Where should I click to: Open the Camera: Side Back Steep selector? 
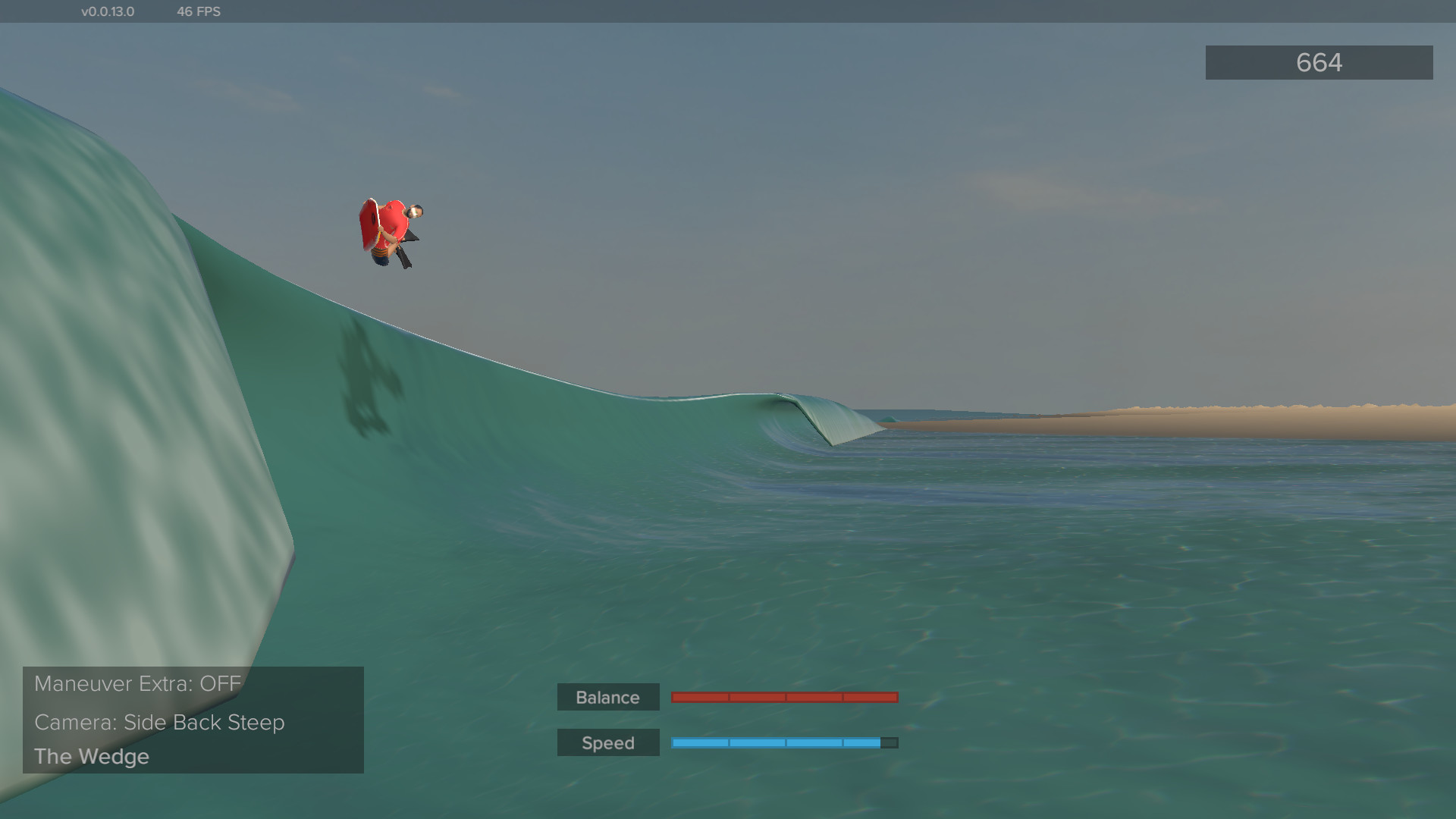tap(159, 722)
